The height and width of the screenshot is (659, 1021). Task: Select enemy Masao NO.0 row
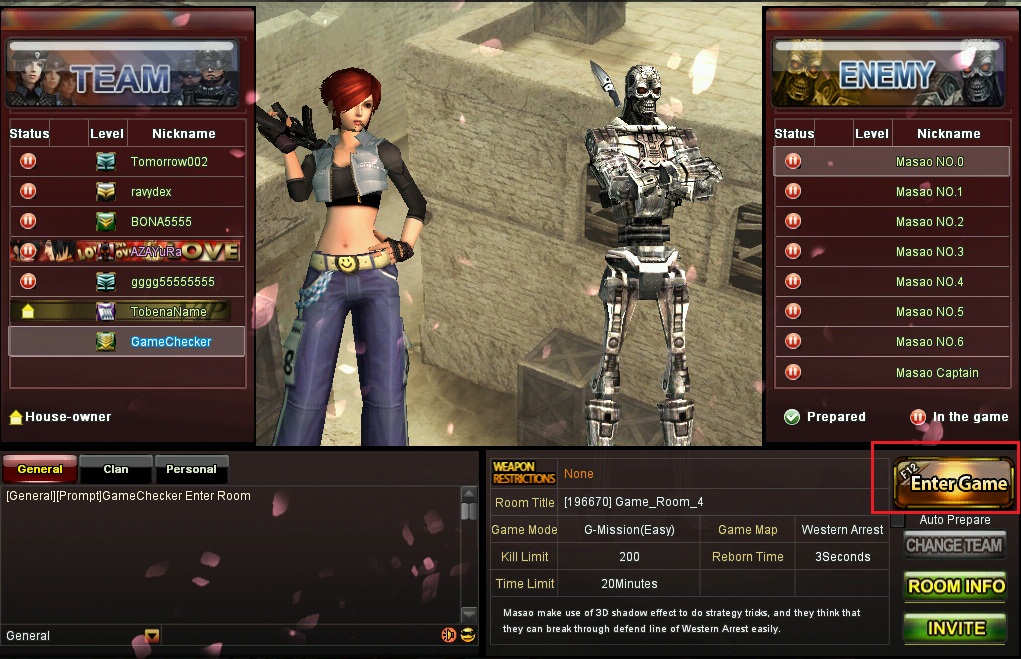click(x=929, y=162)
